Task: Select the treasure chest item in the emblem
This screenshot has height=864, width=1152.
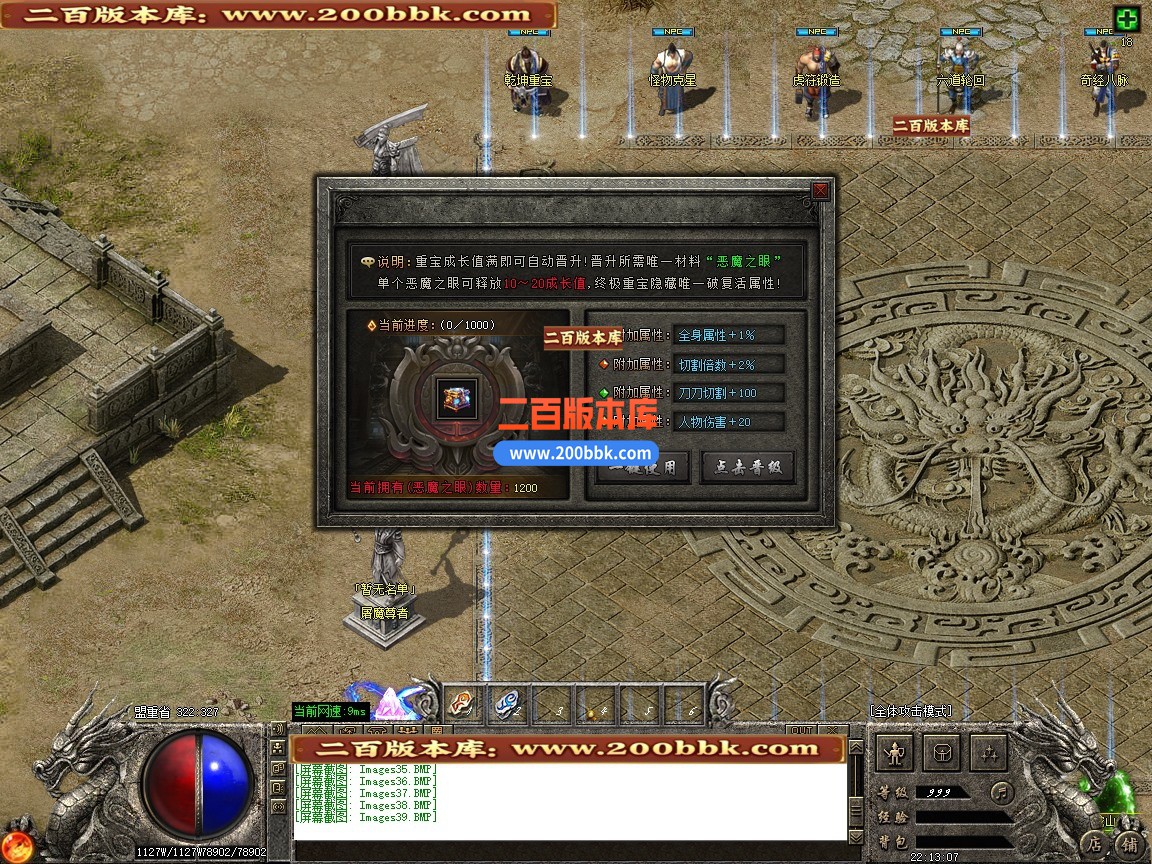Action: (x=460, y=397)
